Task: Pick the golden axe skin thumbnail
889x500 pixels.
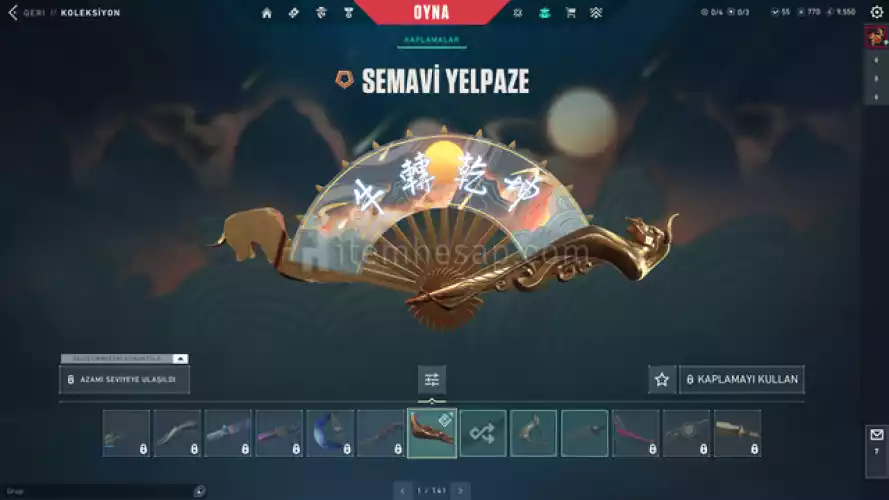Action: click(x=534, y=433)
